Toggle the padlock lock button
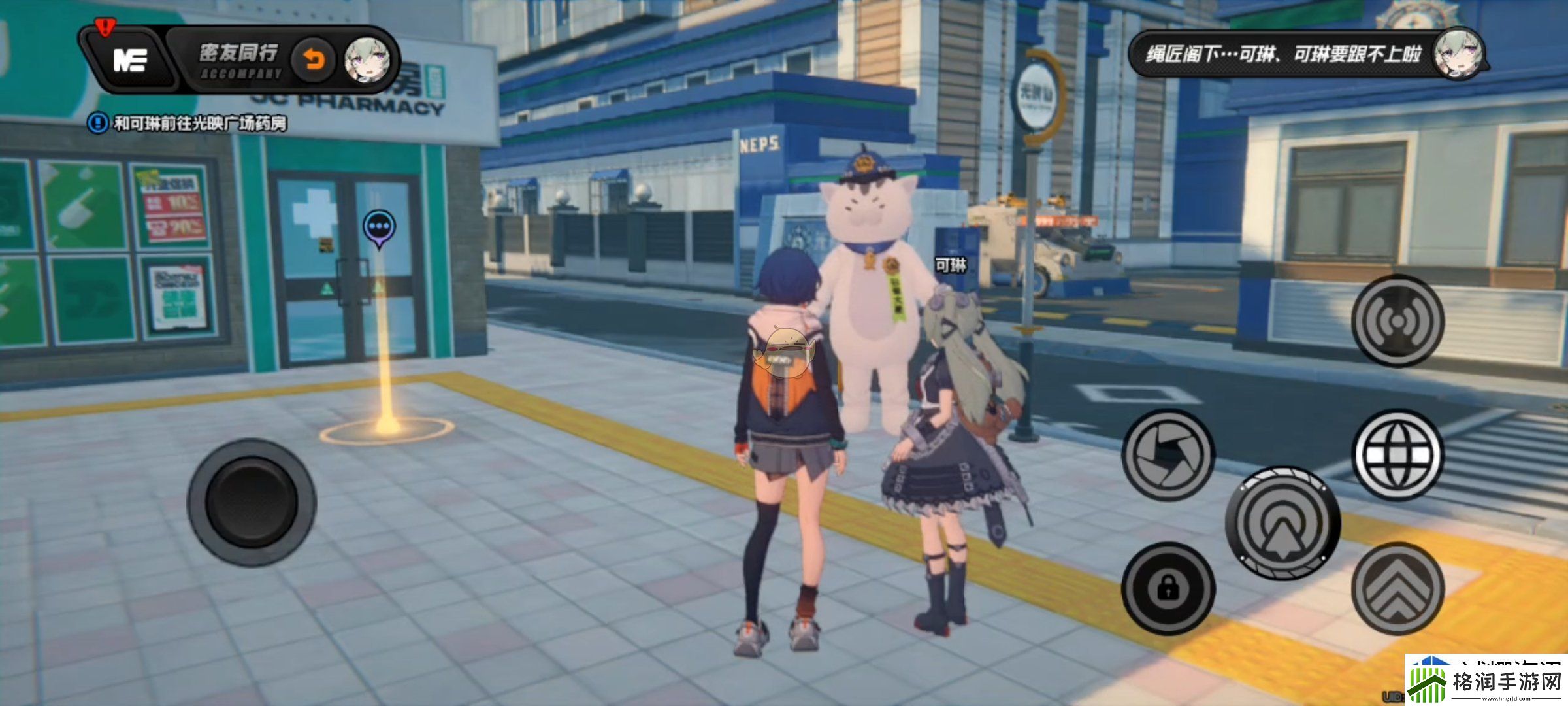Screen dimensions: 1568x706 tap(1168, 588)
